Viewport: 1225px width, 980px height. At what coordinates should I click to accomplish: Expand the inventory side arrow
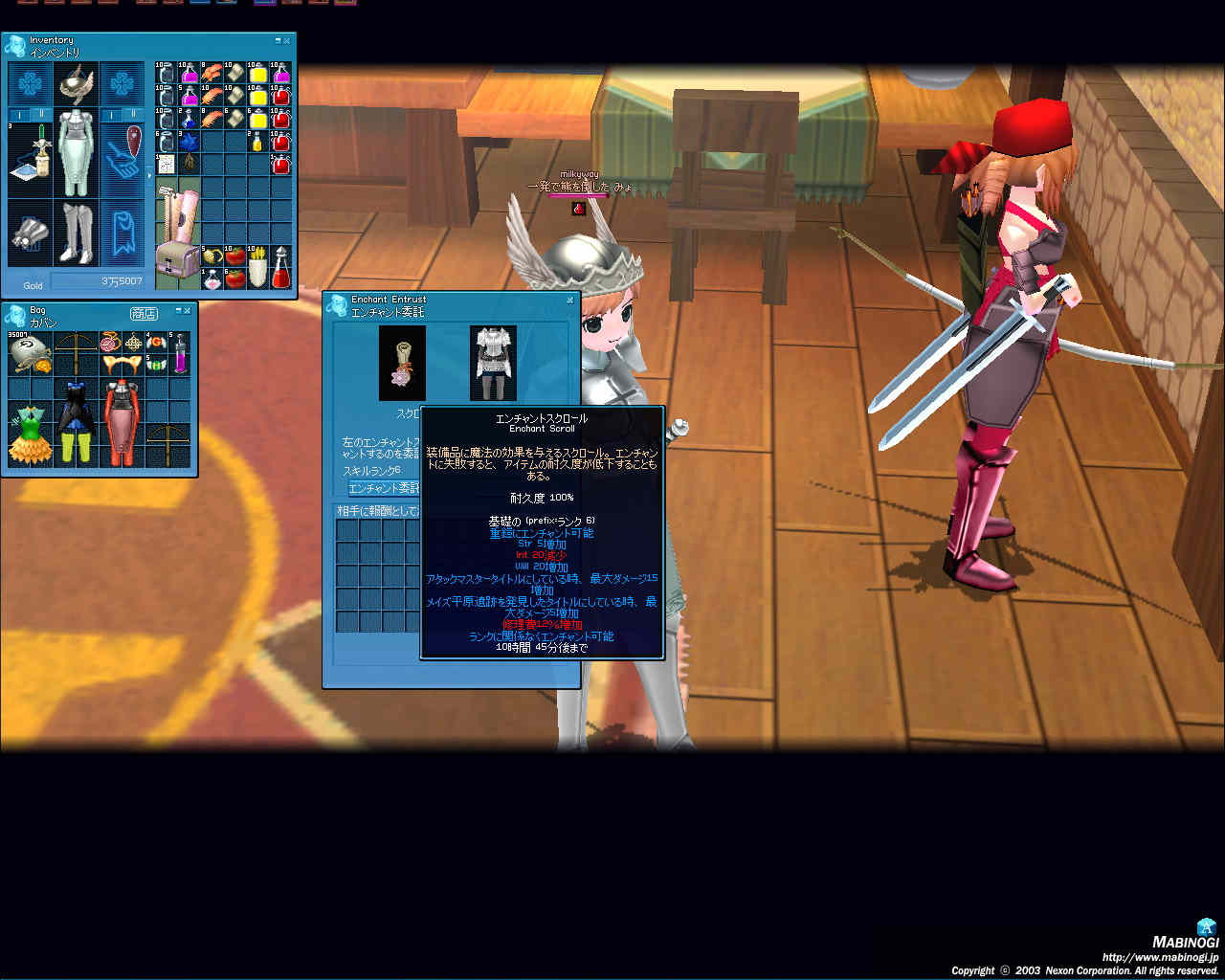point(148,176)
